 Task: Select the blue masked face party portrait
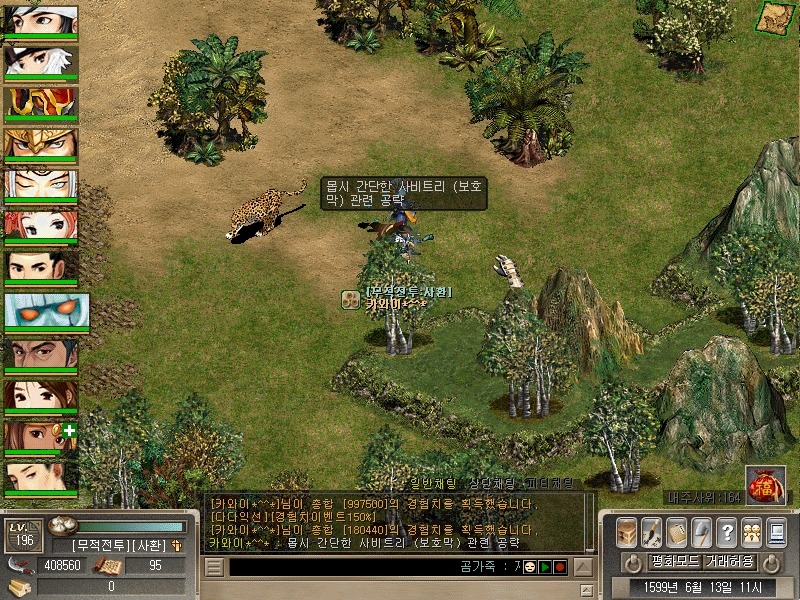pos(46,312)
